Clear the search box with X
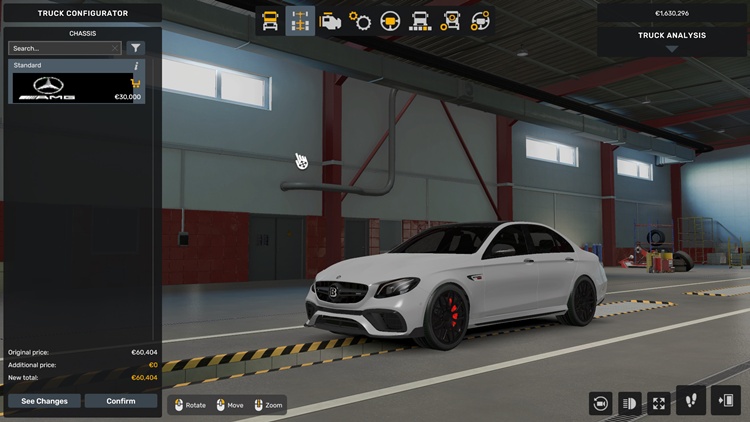This screenshot has width=750, height=422. coord(115,48)
